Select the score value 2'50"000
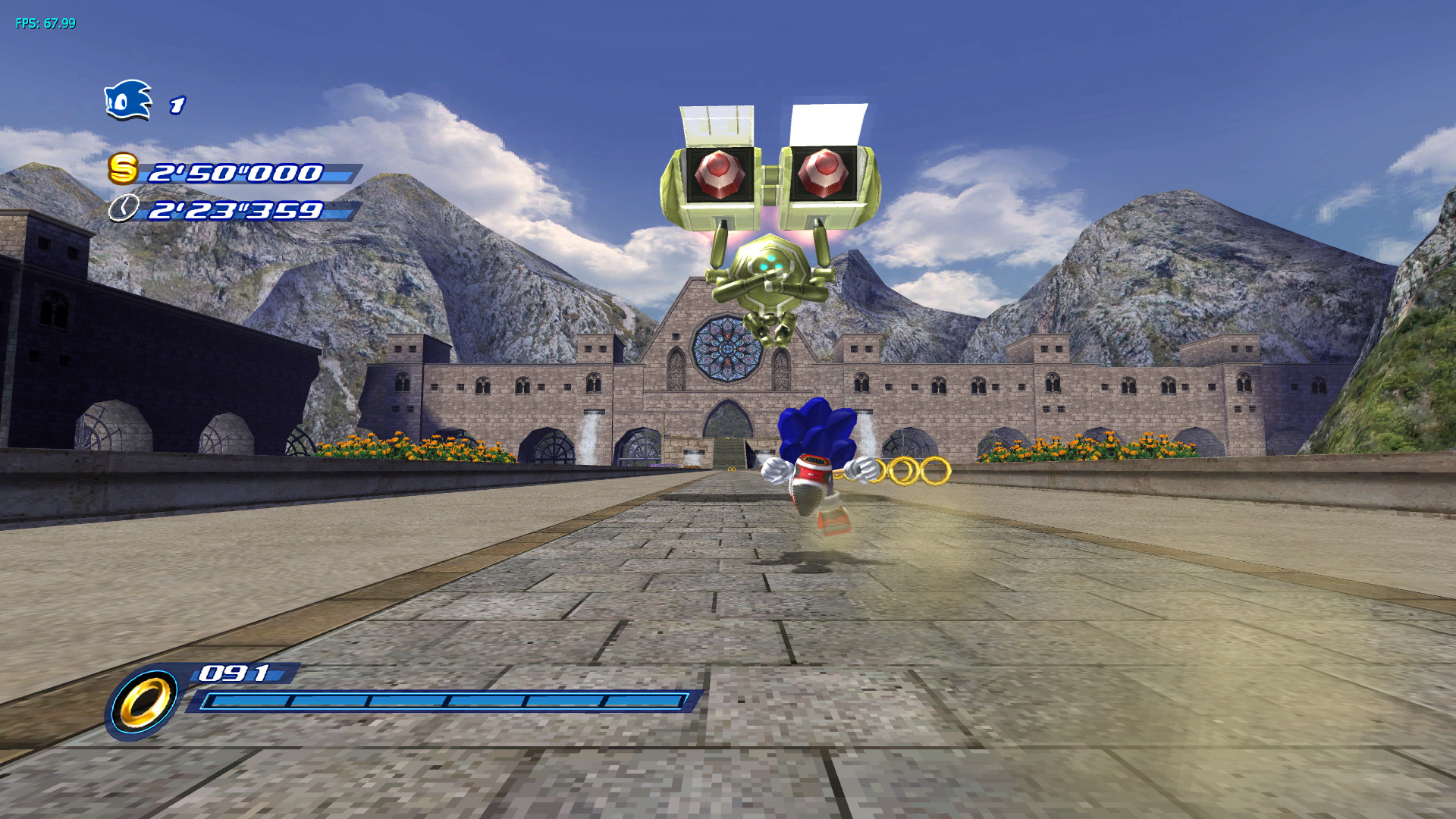Image resolution: width=1456 pixels, height=819 pixels. 235,174
